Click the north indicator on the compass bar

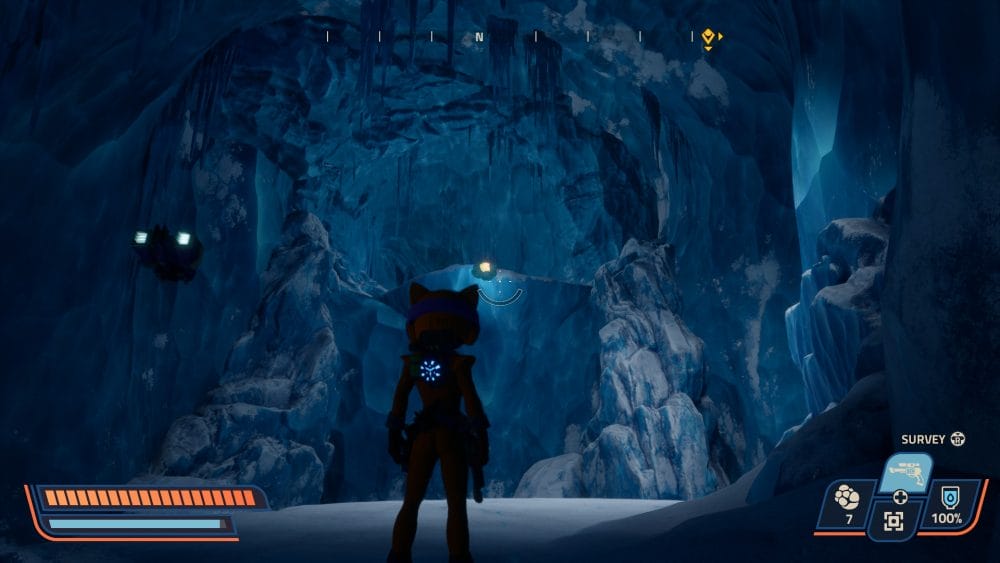click(x=479, y=38)
